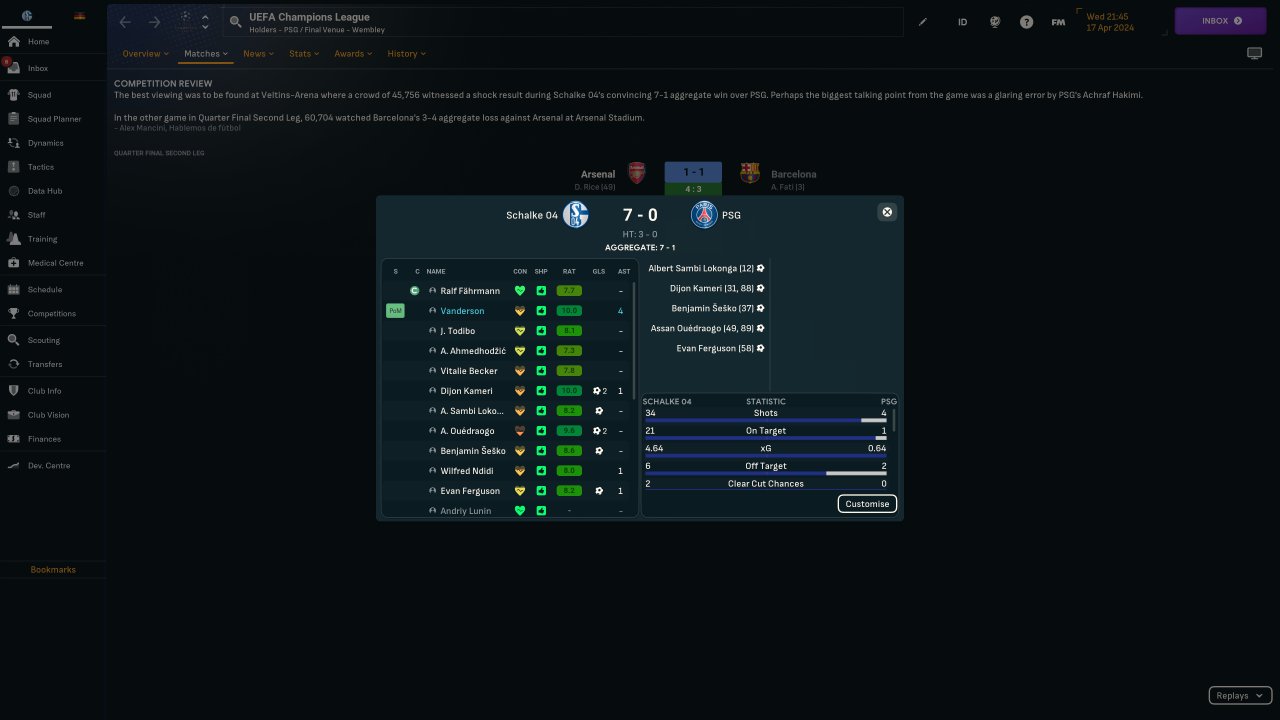This screenshot has height=720, width=1280.
Task: Click the Customise statistics button
Action: pos(867,504)
